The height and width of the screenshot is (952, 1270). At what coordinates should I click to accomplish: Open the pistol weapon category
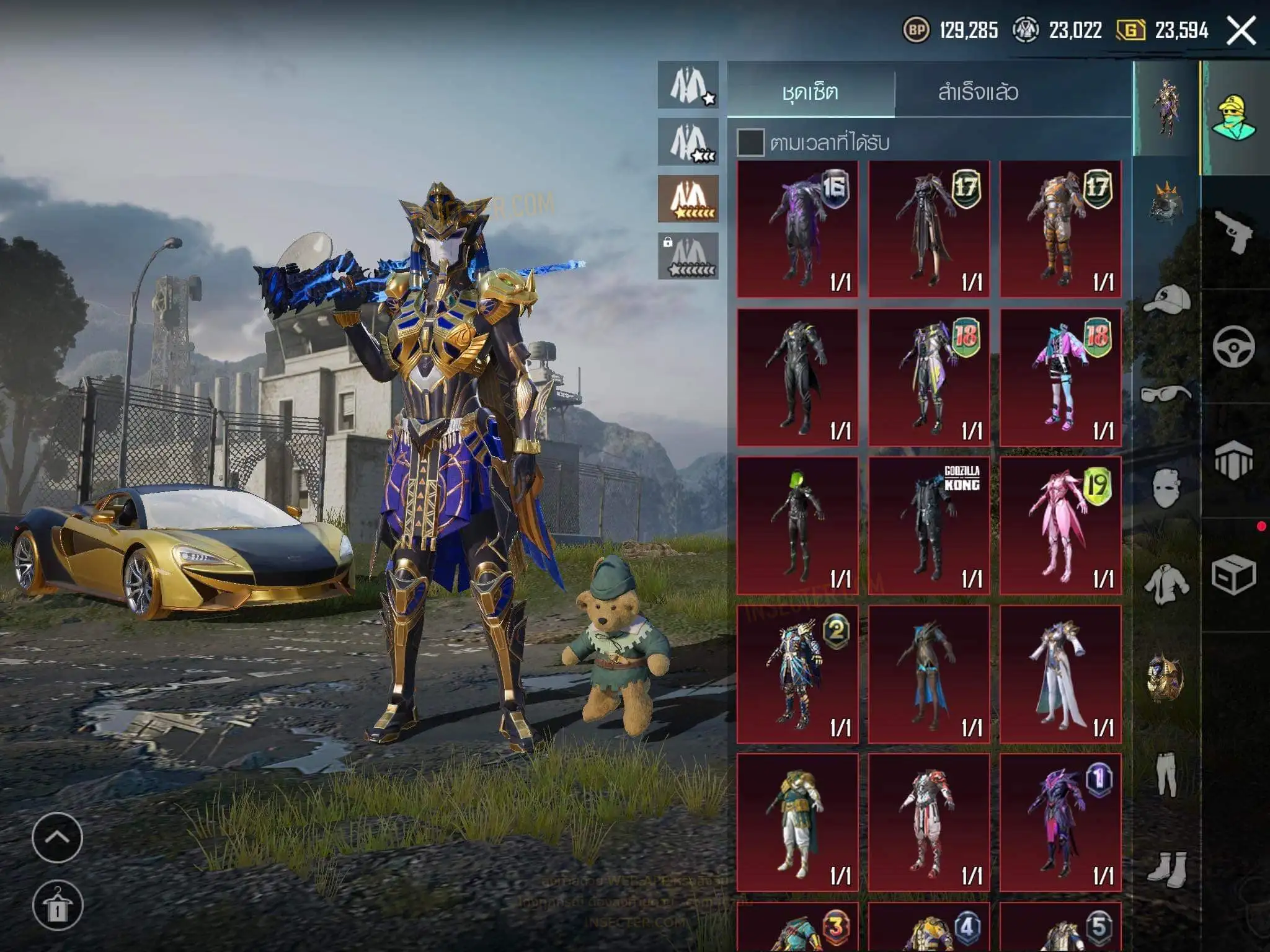[x=1233, y=231]
